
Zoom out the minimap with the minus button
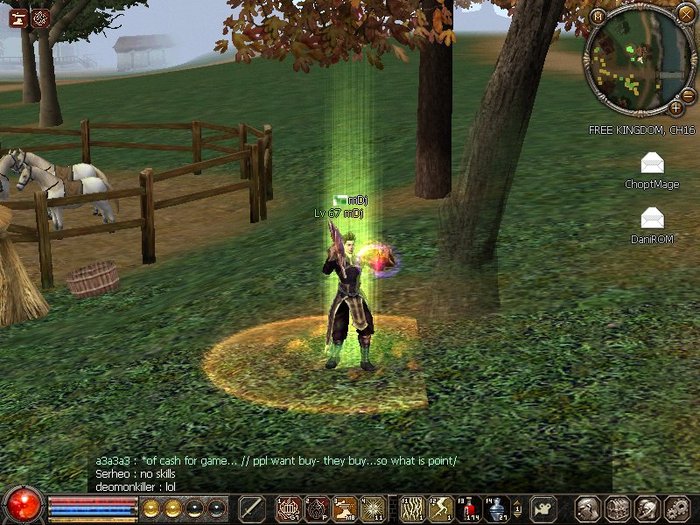pos(688,94)
